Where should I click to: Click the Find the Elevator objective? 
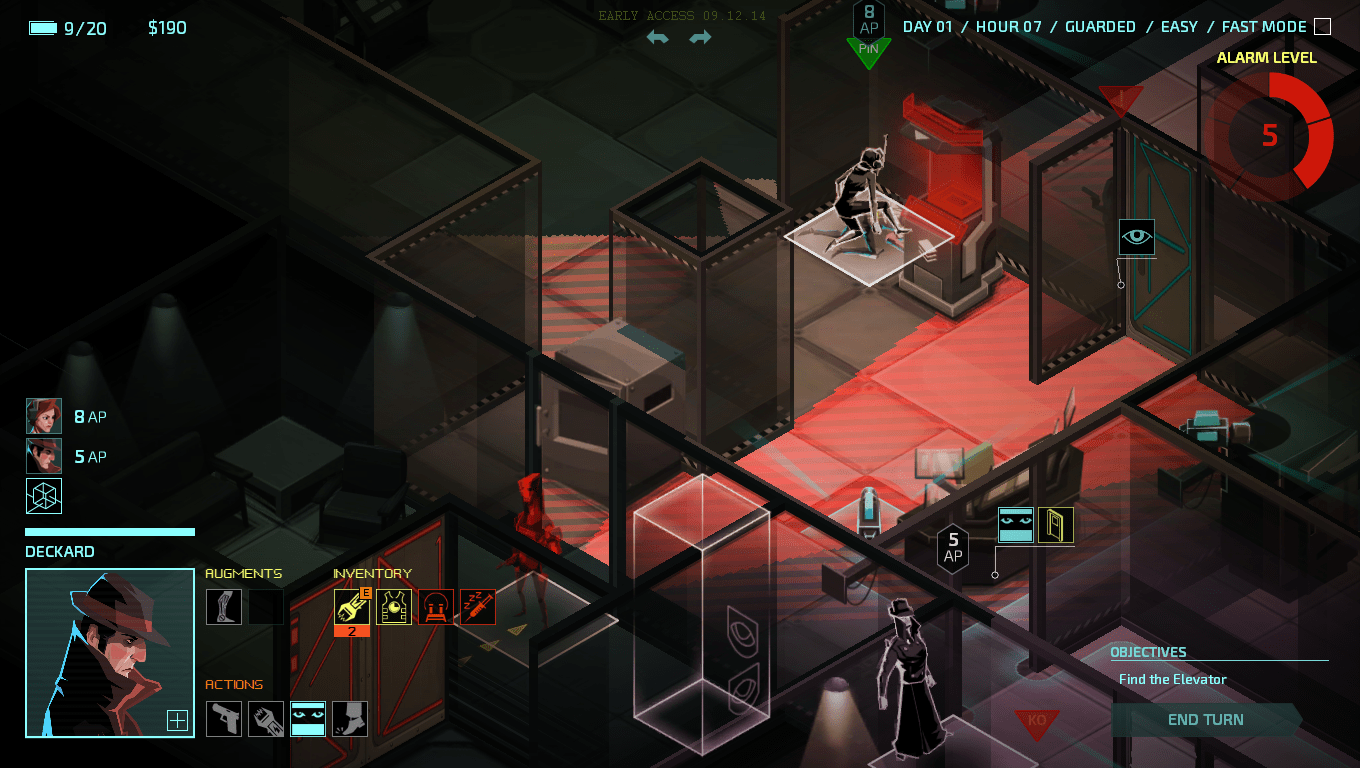coord(1171,679)
